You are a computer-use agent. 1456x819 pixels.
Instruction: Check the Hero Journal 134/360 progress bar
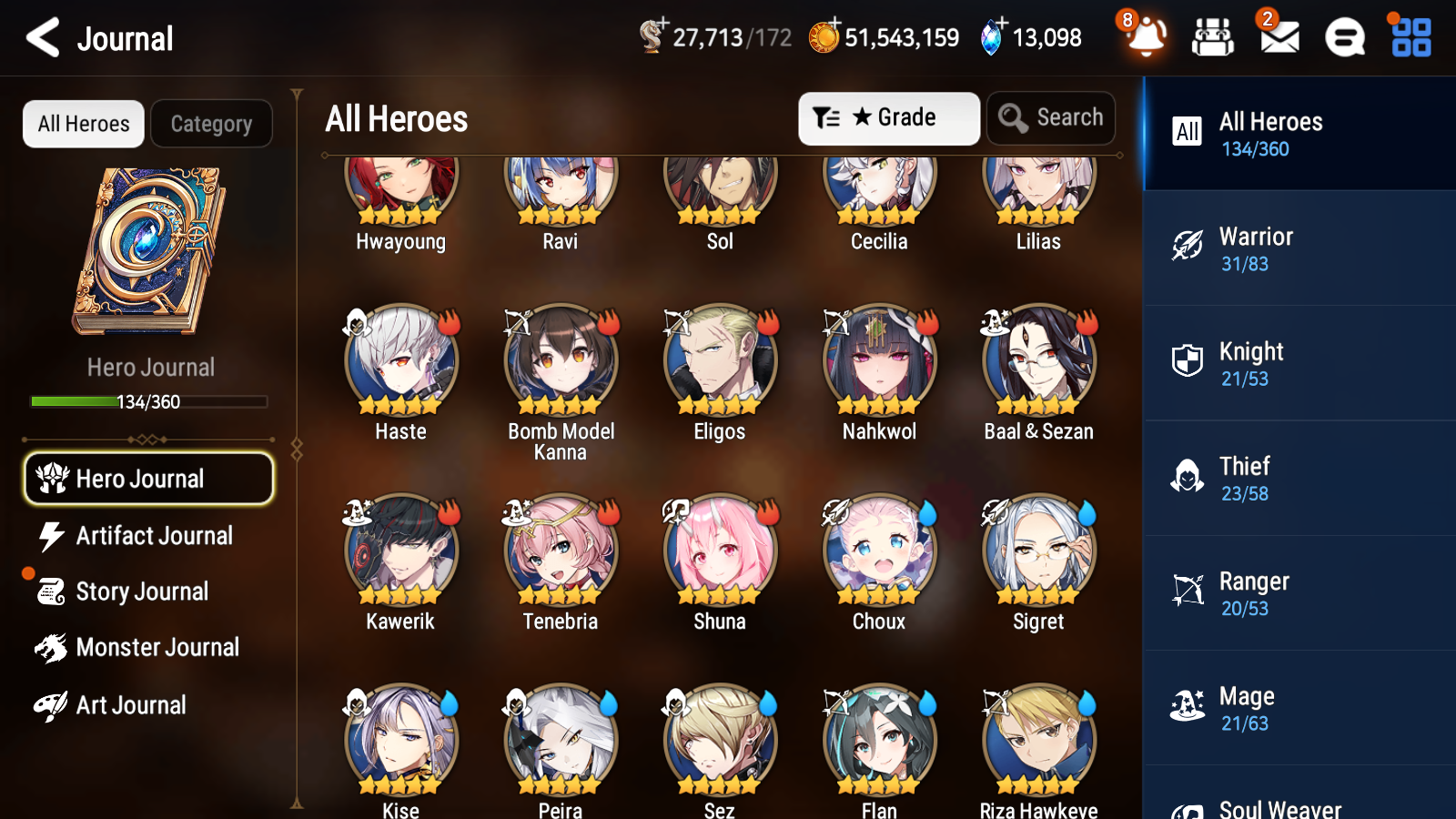pos(148,401)
